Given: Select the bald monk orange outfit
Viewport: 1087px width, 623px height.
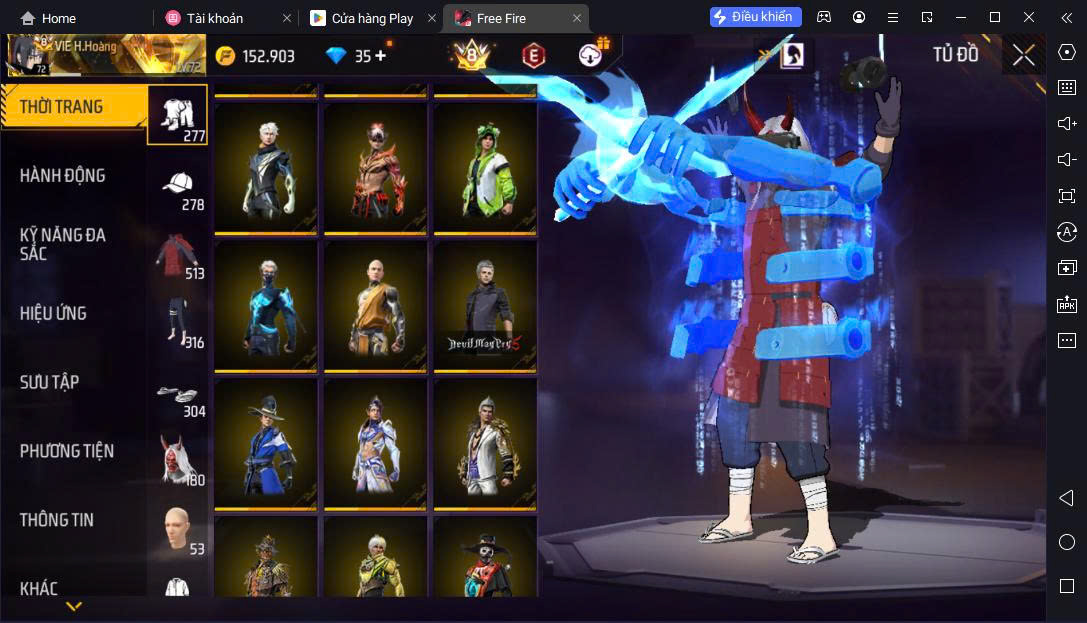Looking at the screenshot, I should pos(375,305).
